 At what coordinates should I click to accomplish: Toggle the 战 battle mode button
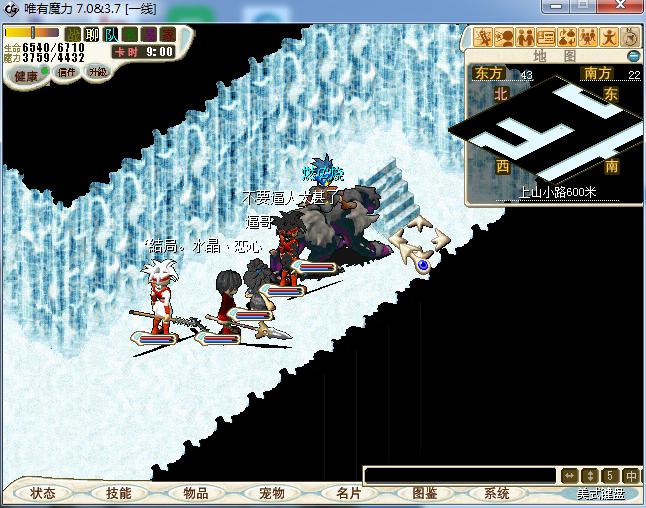point(73,34)
